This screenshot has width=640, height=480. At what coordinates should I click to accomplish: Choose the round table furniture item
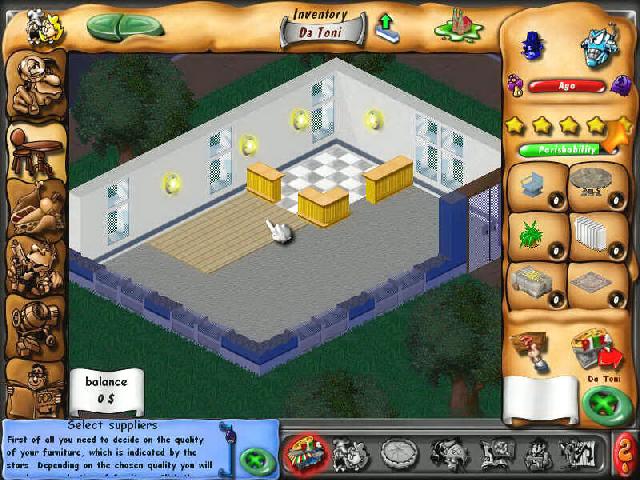click(x=596, y=186)
